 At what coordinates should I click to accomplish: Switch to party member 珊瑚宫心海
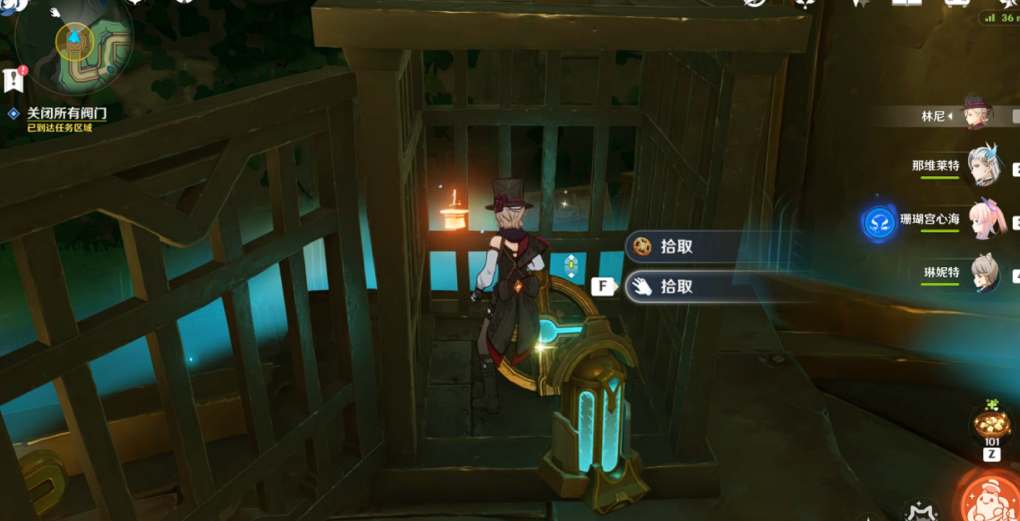[985, 220]
